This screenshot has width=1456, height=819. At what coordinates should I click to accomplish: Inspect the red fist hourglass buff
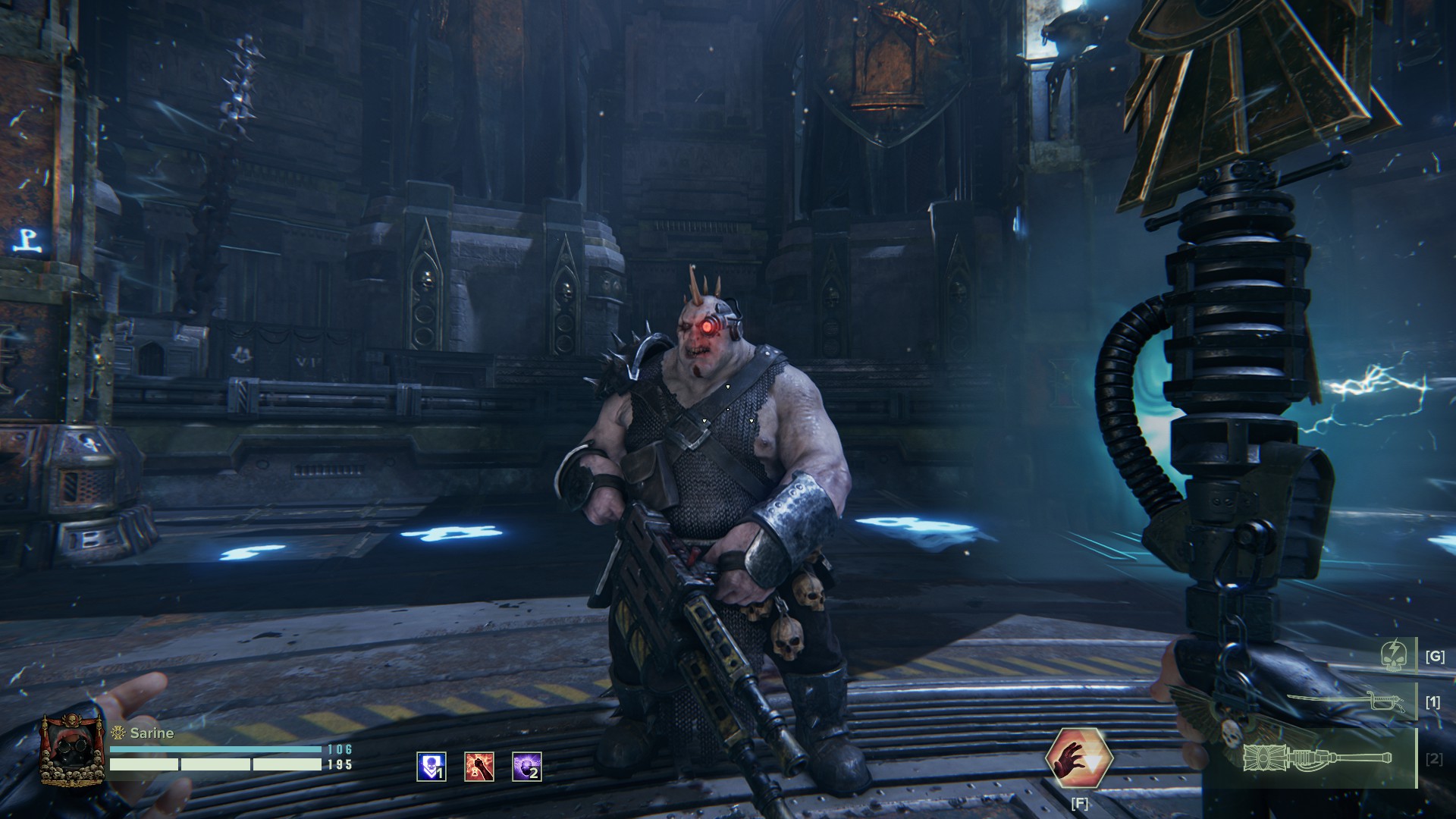click(x=479, y=767)
